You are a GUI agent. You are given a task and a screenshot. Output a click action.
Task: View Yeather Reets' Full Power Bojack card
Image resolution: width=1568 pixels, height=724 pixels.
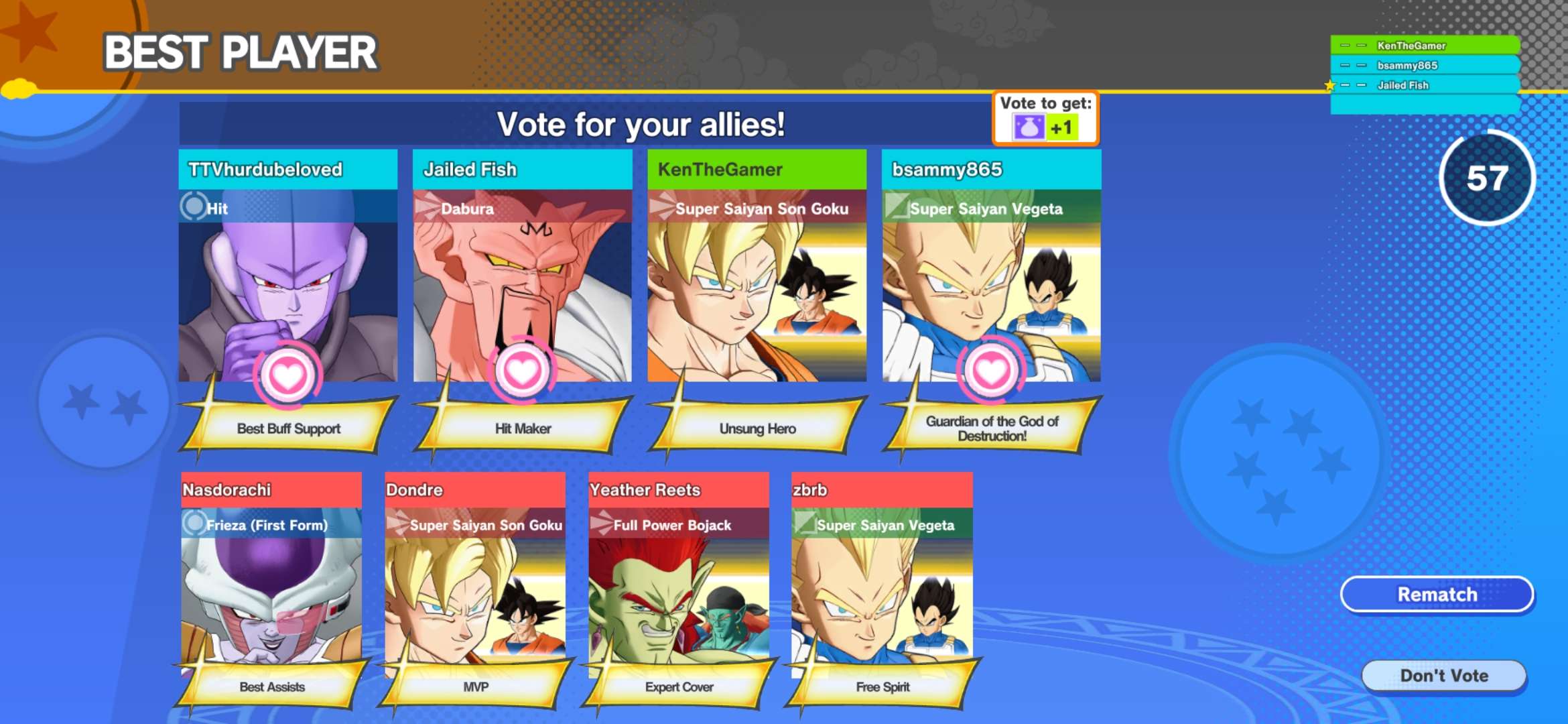pyautogui.click(x=679, y=583)
